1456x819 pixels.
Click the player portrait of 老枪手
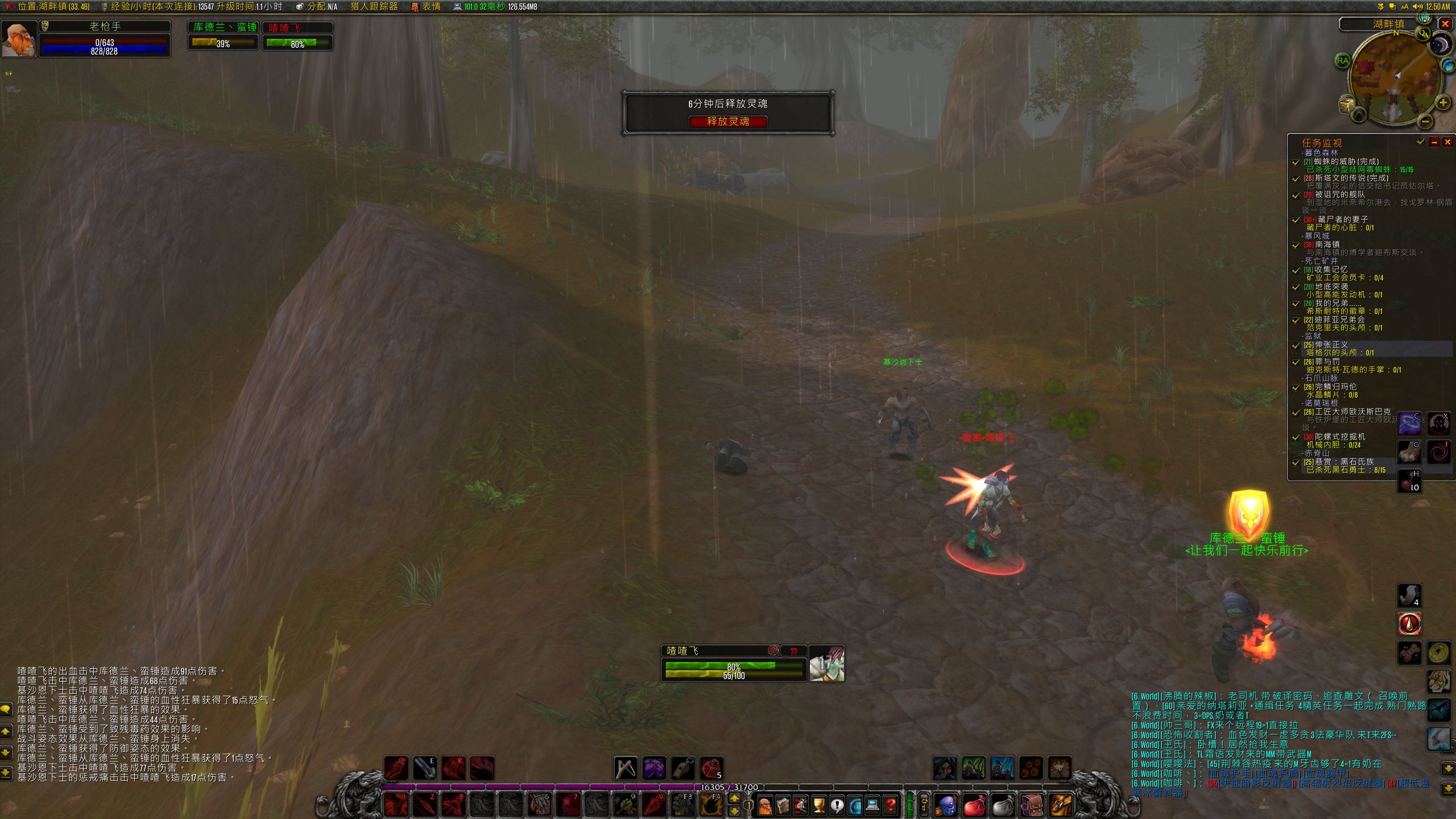click(19, 39)
